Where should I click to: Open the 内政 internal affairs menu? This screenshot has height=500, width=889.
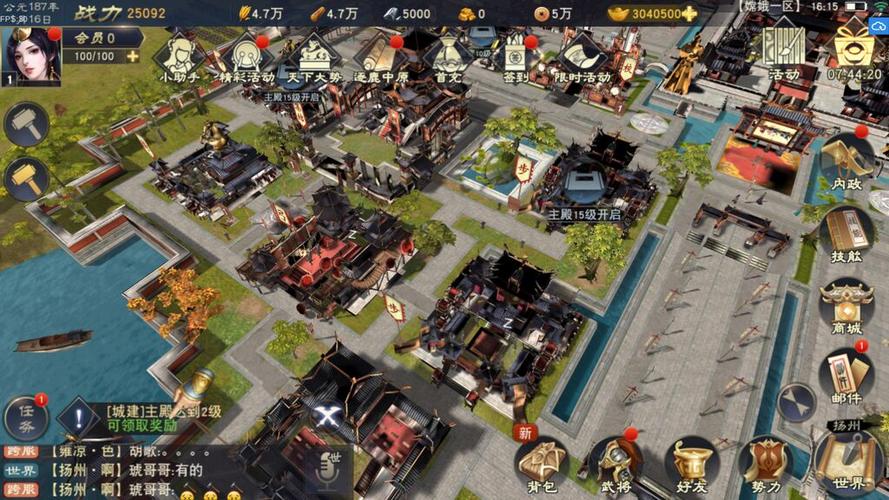(x=846, y=160)
